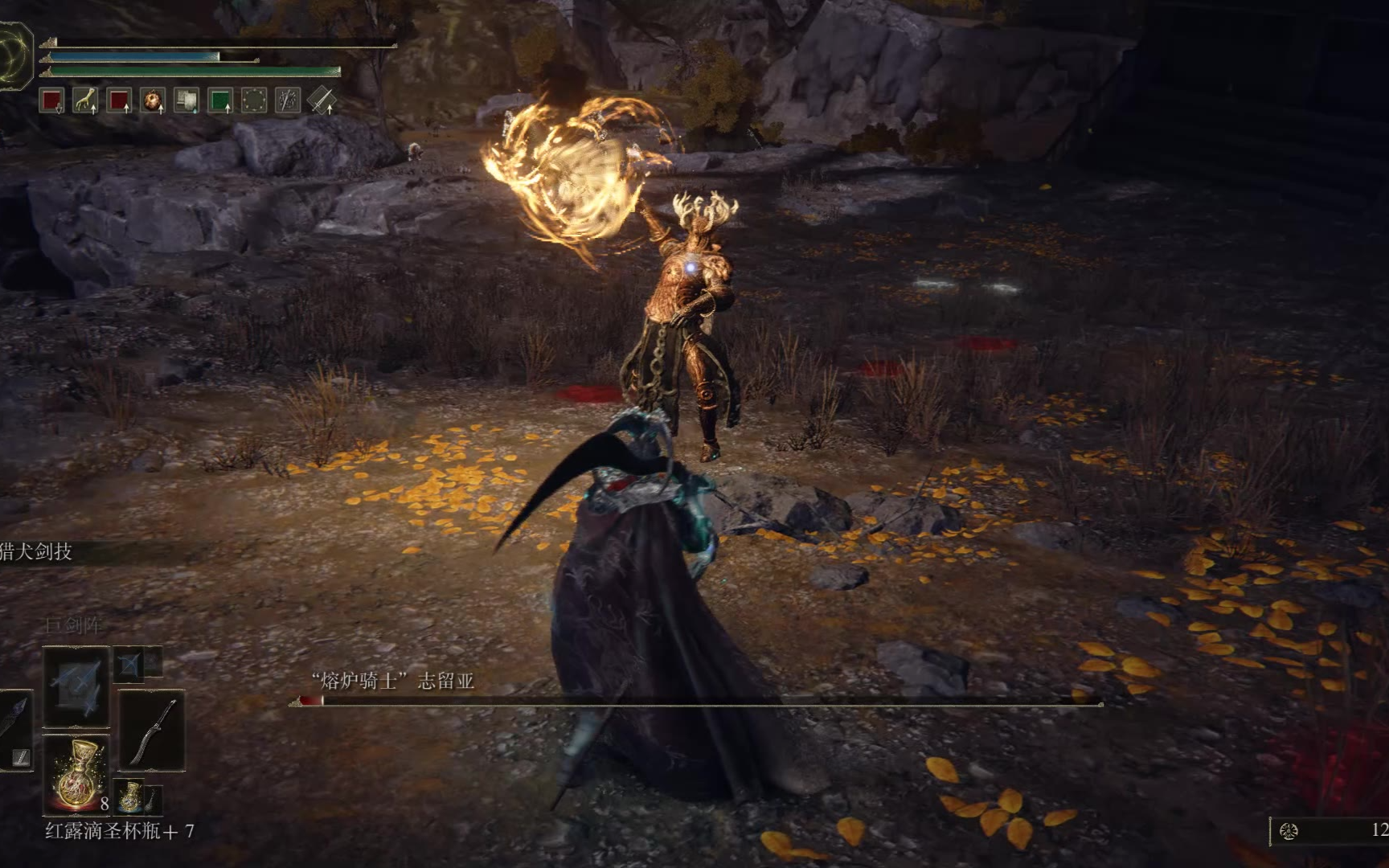Inspect the yellow claw buff icon

(x=85, y=101)
